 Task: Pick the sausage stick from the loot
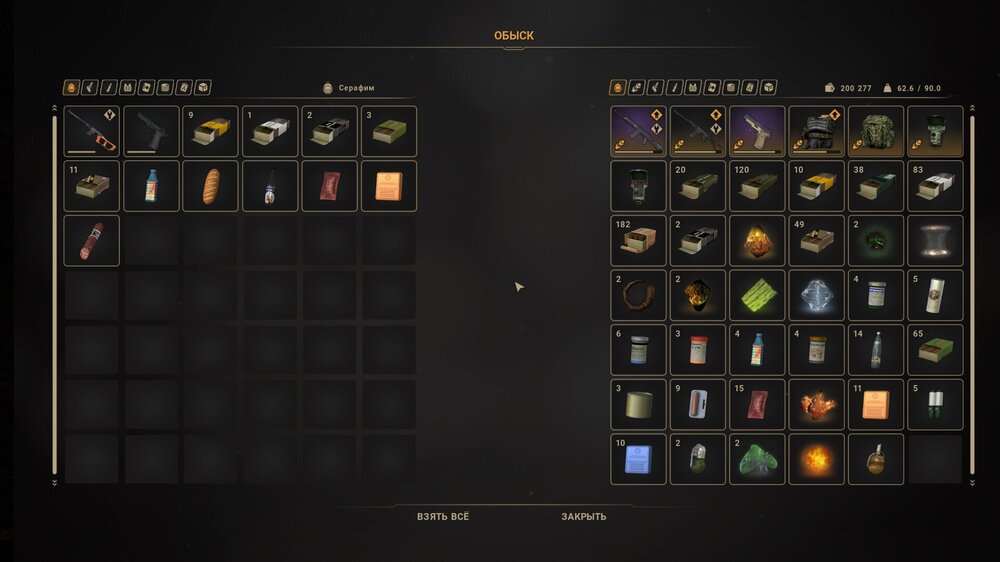pyautogui.click(x=91, y=240)
